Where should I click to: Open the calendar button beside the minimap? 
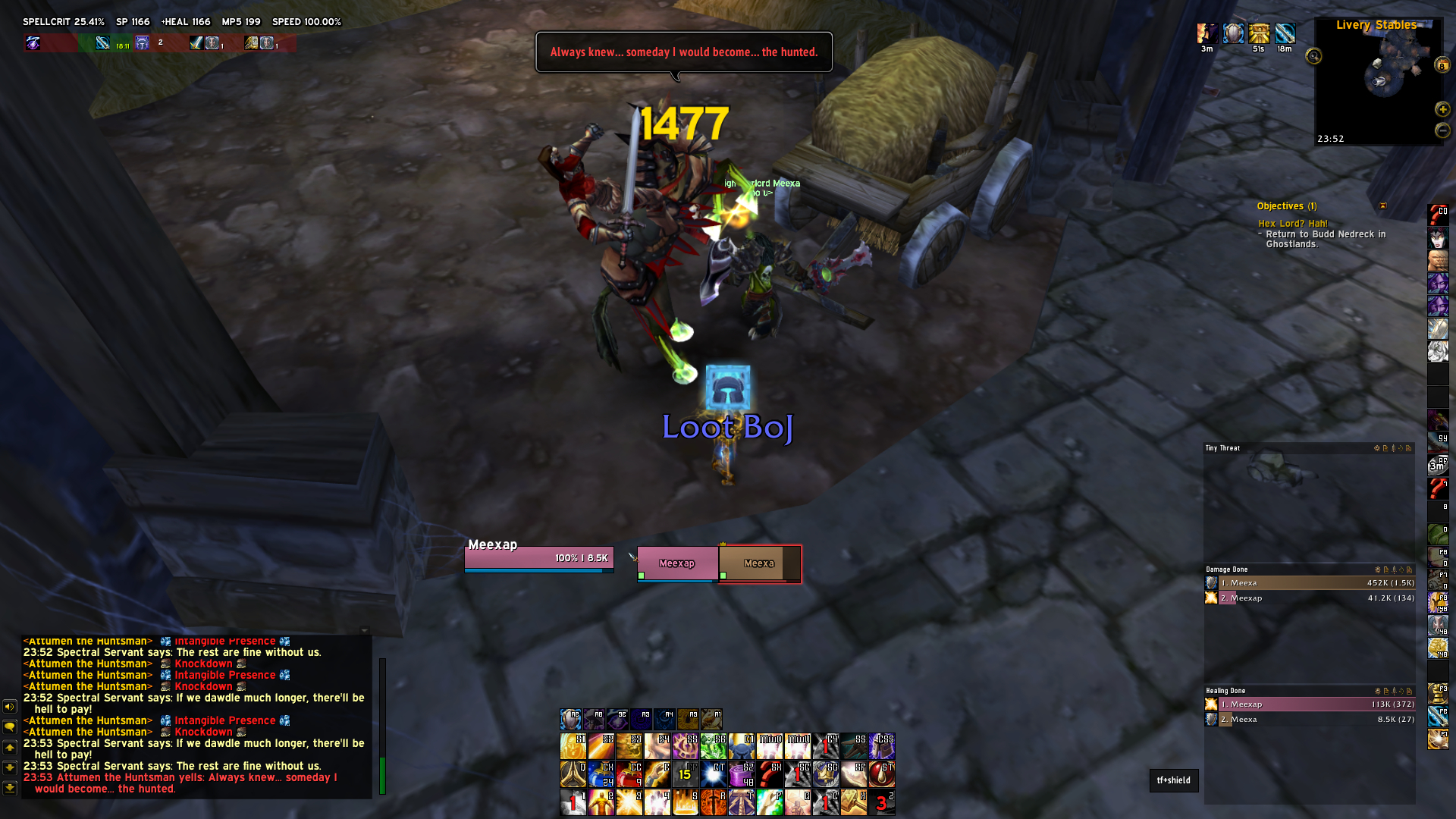point(1442,65)
